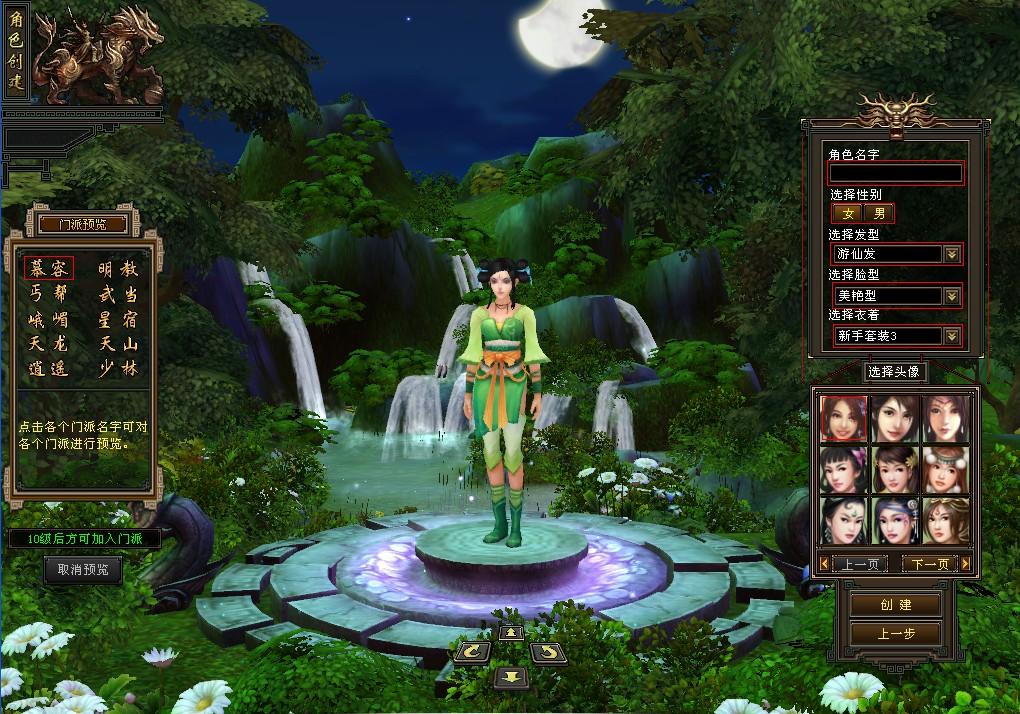1020x714 pixels.
Task: Open the 选择脸型 face type dropdown
Action: (x=952, y=295)
